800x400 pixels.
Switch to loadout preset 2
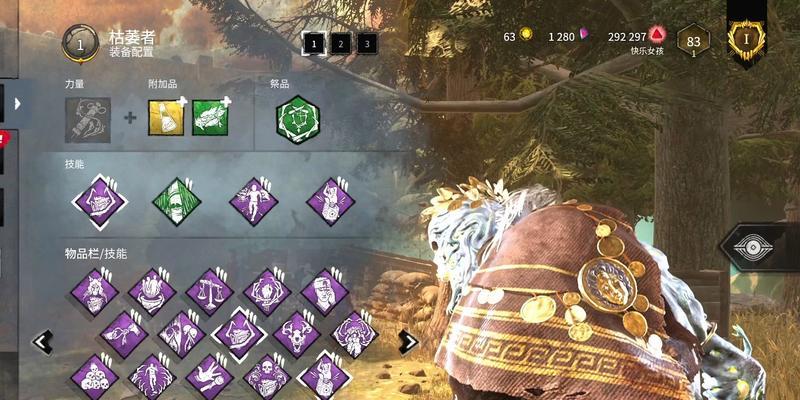(x=340, y=44)
